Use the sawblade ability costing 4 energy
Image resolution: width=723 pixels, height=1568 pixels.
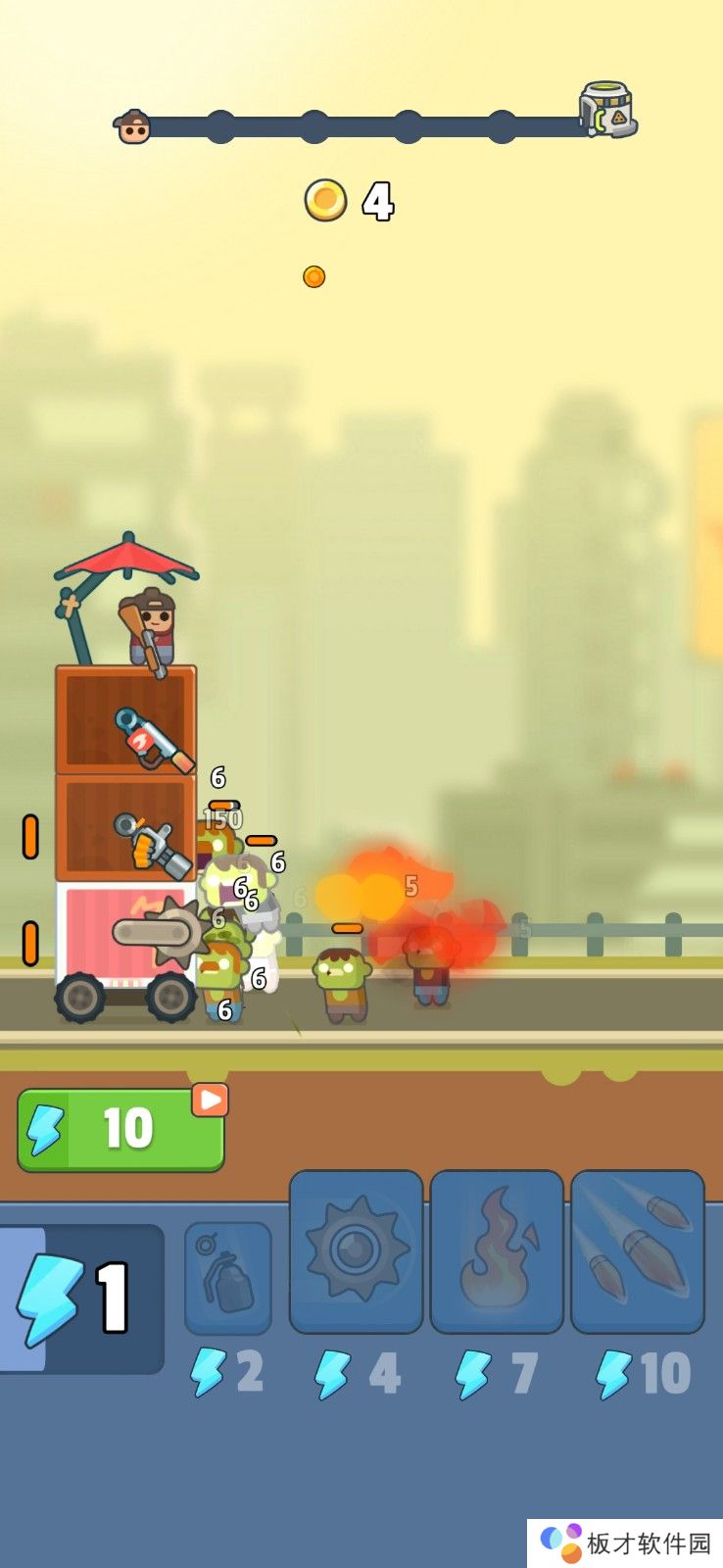(357, 1251)
